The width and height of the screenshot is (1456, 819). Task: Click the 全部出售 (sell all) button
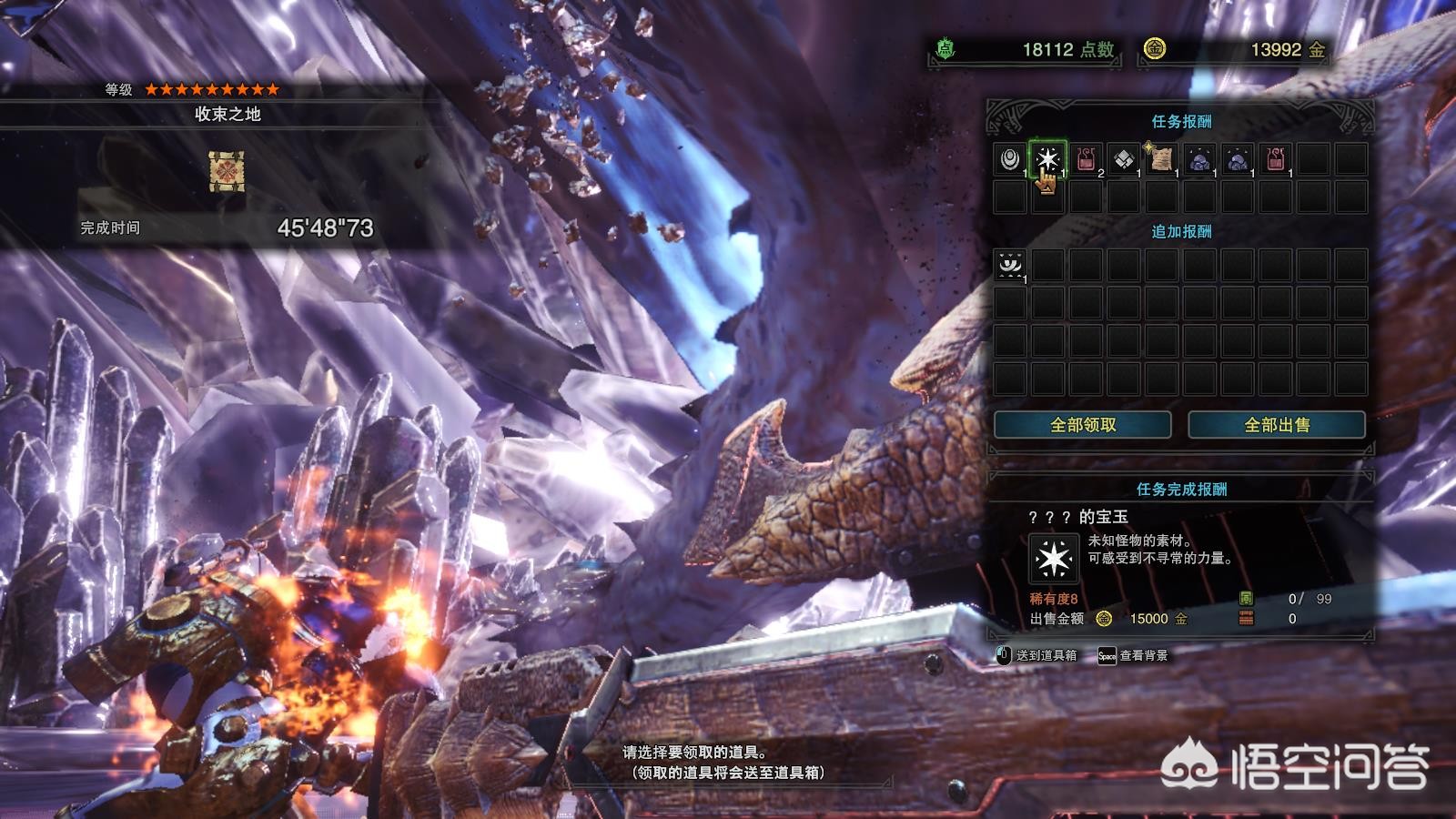[1276, 425]
